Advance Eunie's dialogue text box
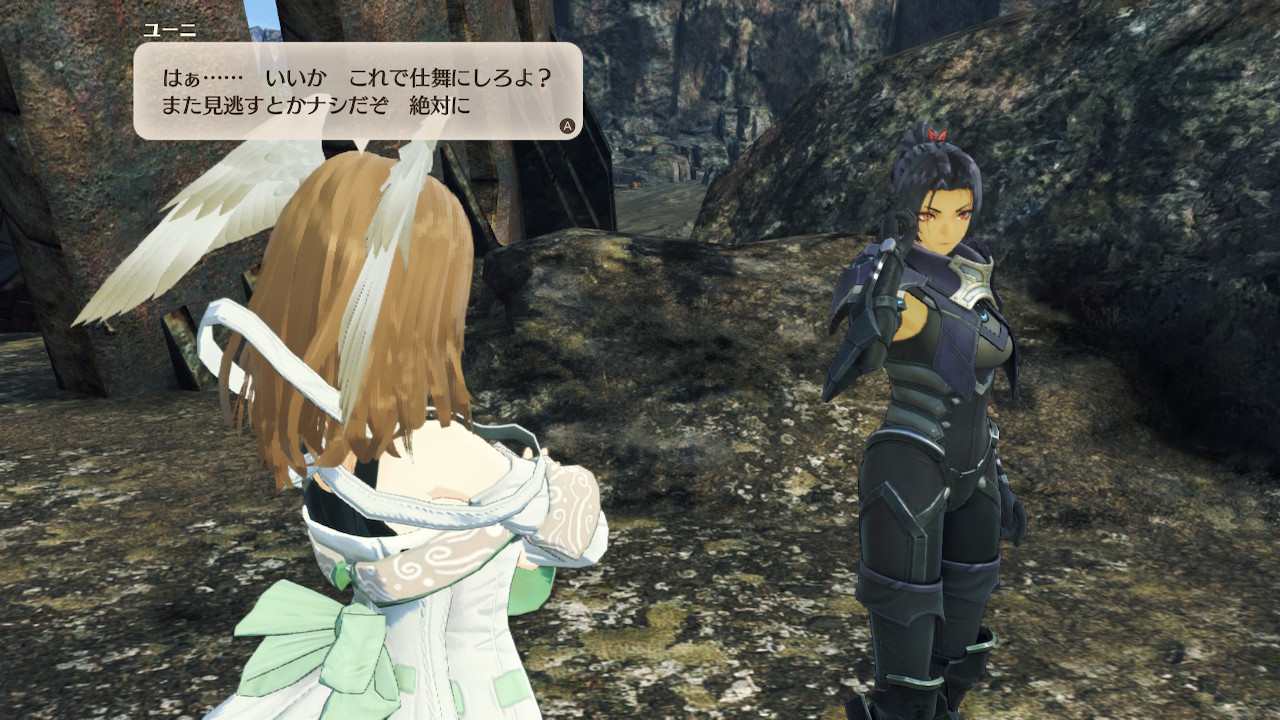This screenshot has width=1280, height=720. click(x=567, y=126)
